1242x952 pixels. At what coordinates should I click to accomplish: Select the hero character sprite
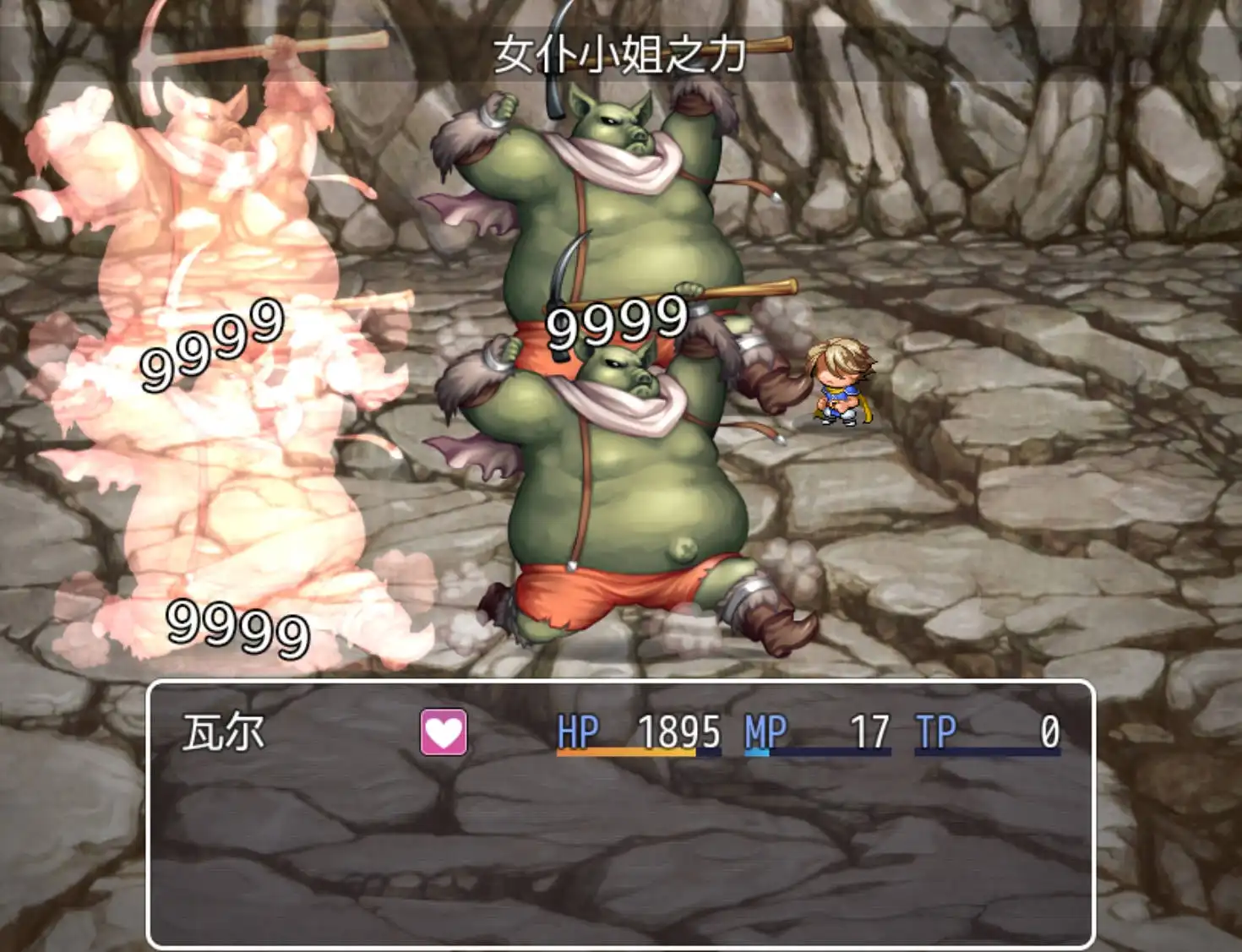(x=841, y=384)
